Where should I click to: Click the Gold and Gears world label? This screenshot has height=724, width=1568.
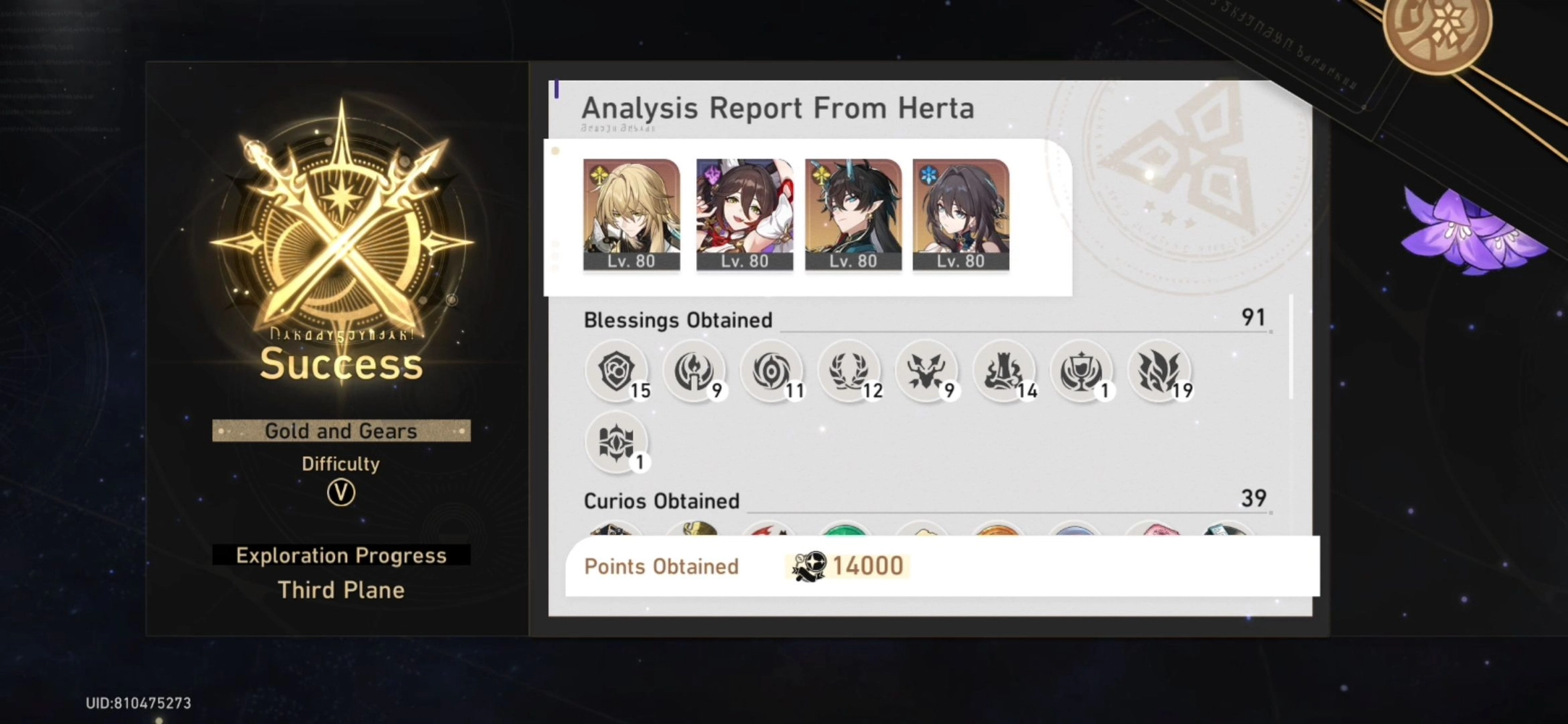[341, 430]
